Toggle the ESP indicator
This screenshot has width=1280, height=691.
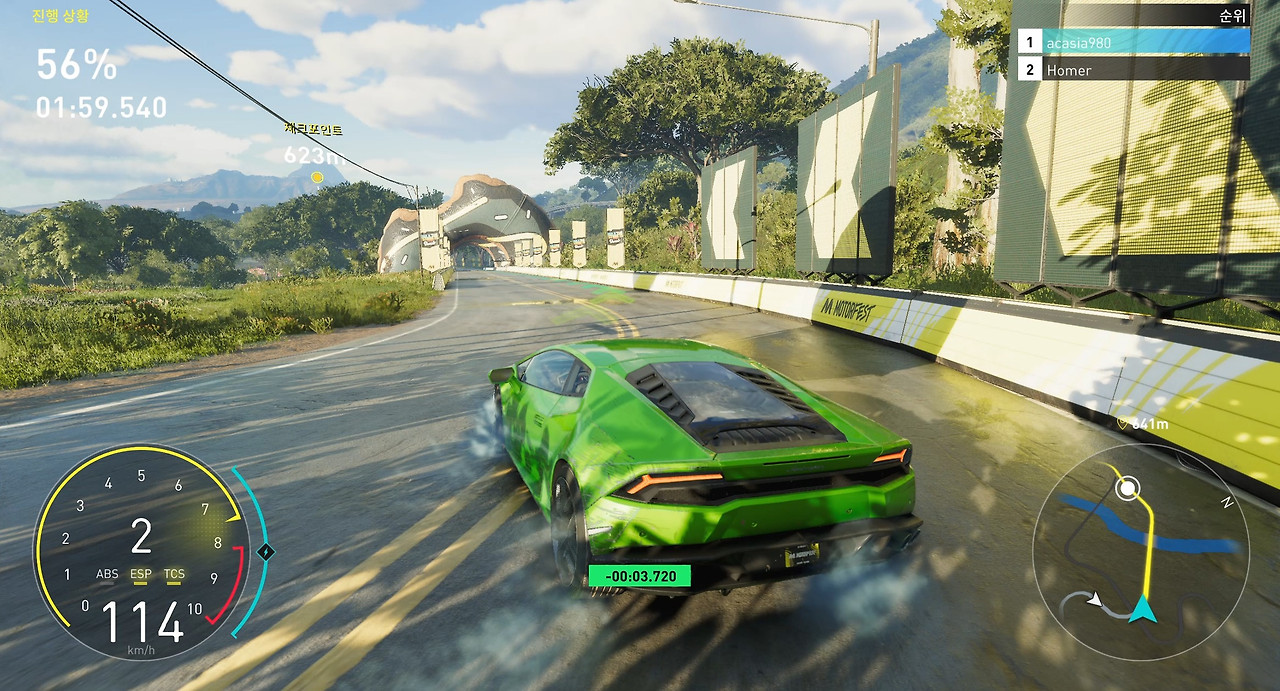tap(141, 575)
